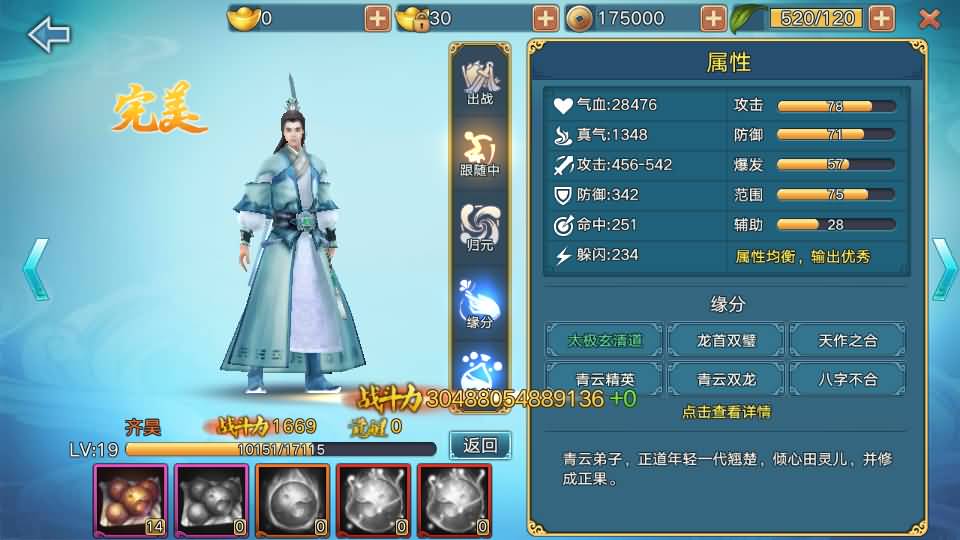Select the orange orb item slot with 14

[130, 500]
